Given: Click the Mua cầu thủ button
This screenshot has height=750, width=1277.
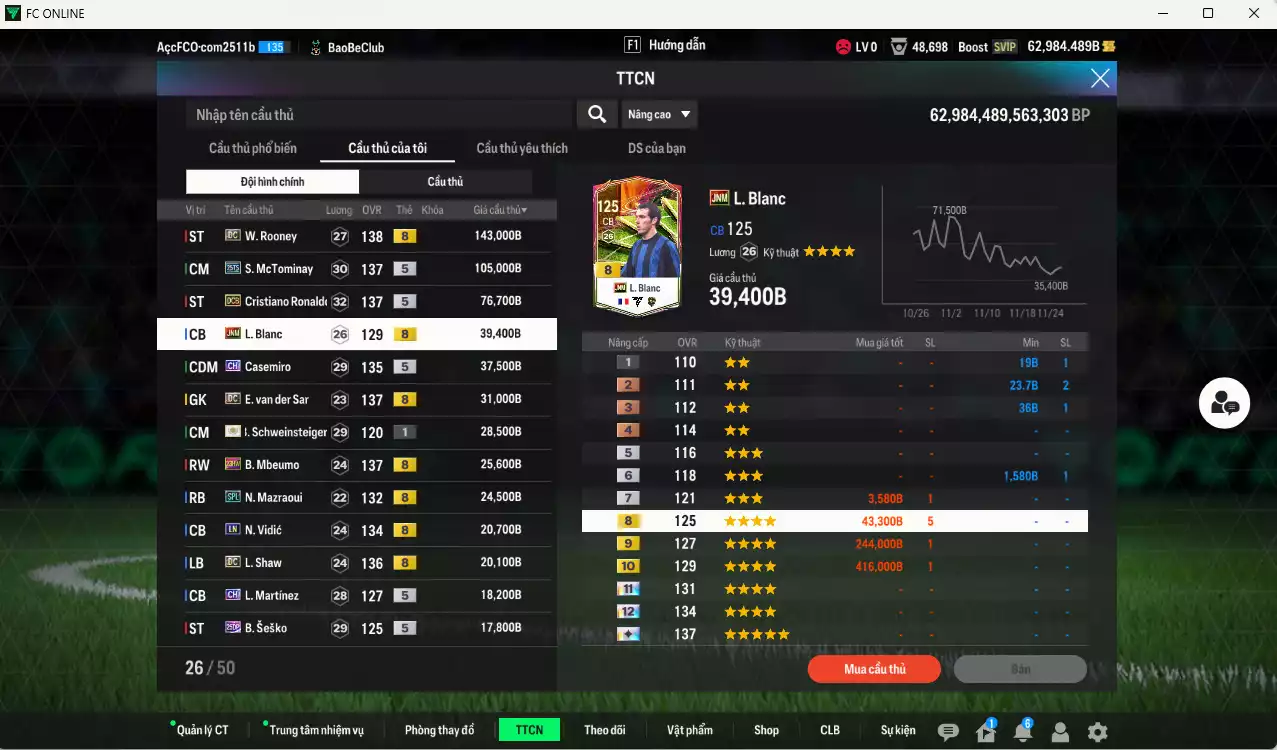Looking at the screenshot, I should pyautogui.click(x=875, y=669).
